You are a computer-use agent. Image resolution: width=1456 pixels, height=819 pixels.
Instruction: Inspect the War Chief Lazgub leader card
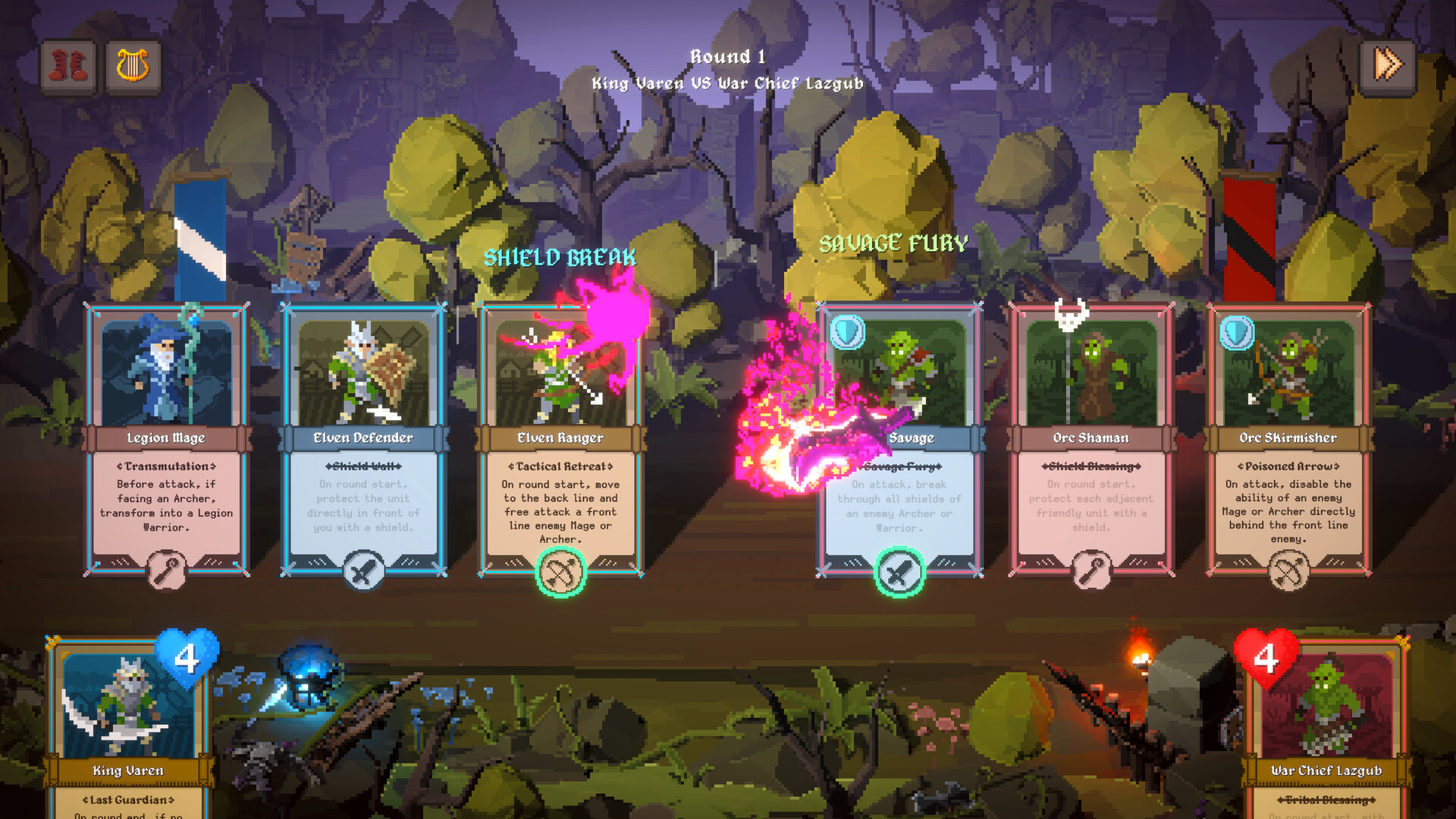[x=1326, y=728]
